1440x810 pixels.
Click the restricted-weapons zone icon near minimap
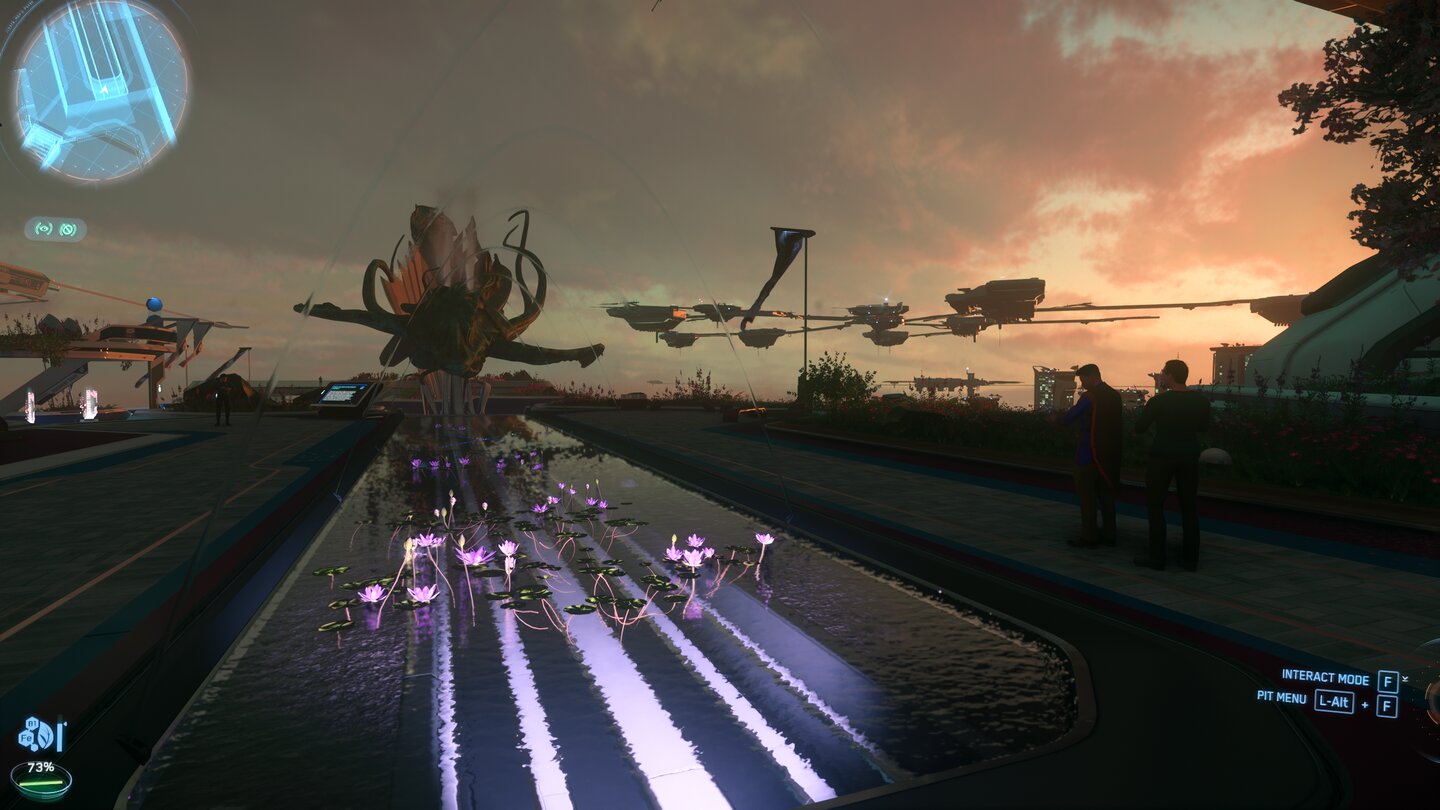coord(67,230)
